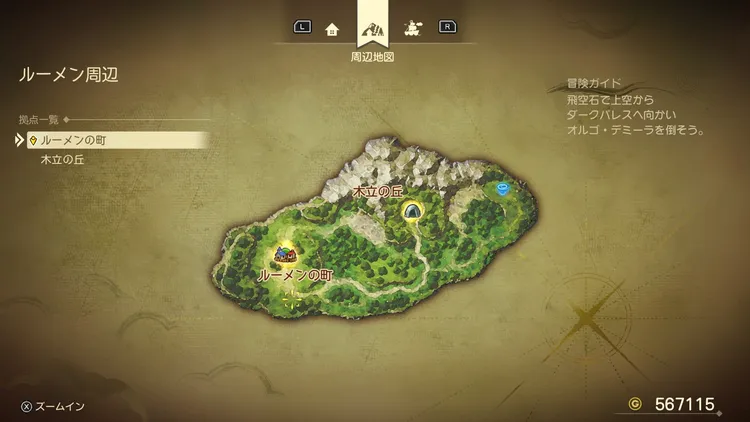Switch to the ship icon tab
The height and width of the screenshot is (422, 750).
tap(412, 28)
